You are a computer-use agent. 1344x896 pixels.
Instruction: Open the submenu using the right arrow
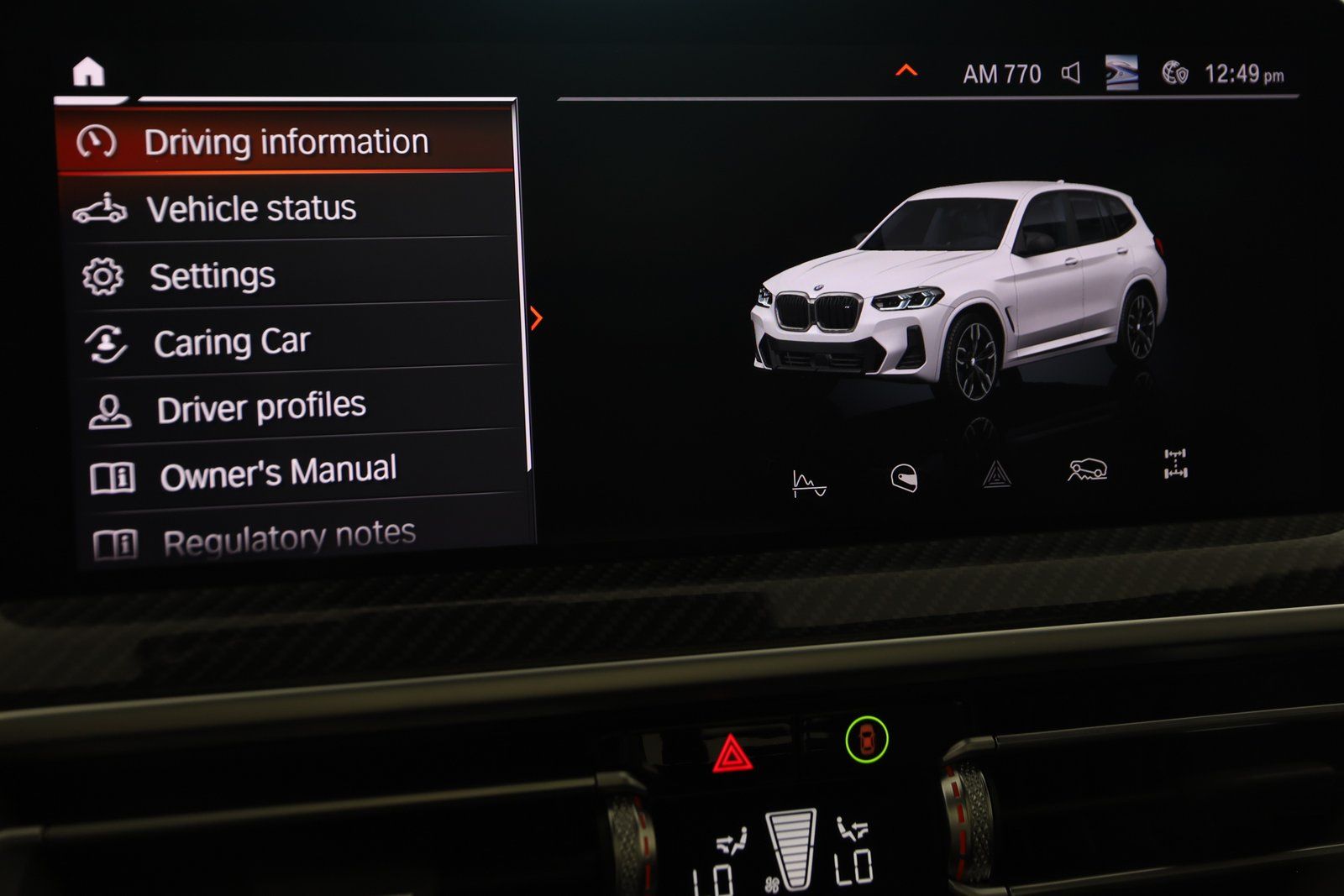pyautogui.click(x=537, y=317)
